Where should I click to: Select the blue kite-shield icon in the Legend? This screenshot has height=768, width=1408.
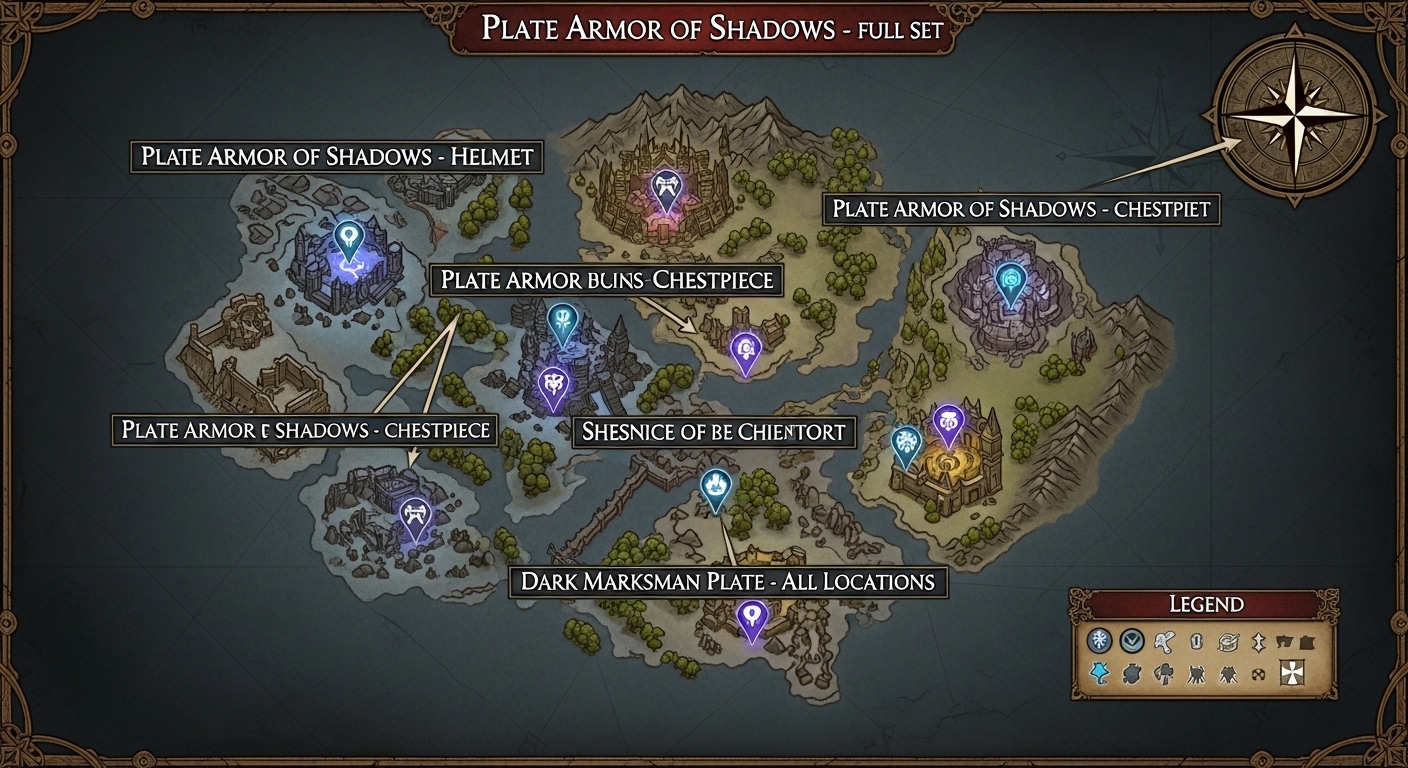point(1100,673)
